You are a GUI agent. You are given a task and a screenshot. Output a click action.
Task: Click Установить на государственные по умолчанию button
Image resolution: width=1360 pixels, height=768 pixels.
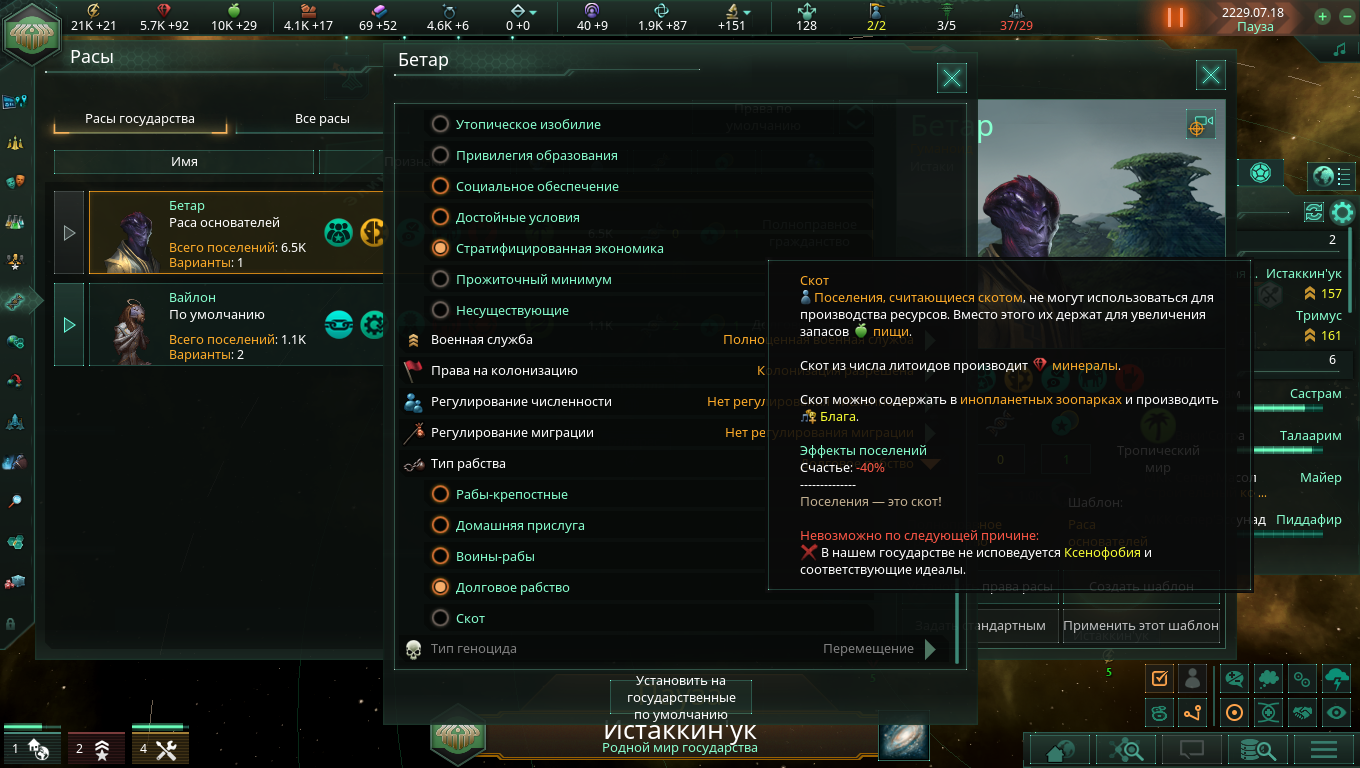coord(681,697)
